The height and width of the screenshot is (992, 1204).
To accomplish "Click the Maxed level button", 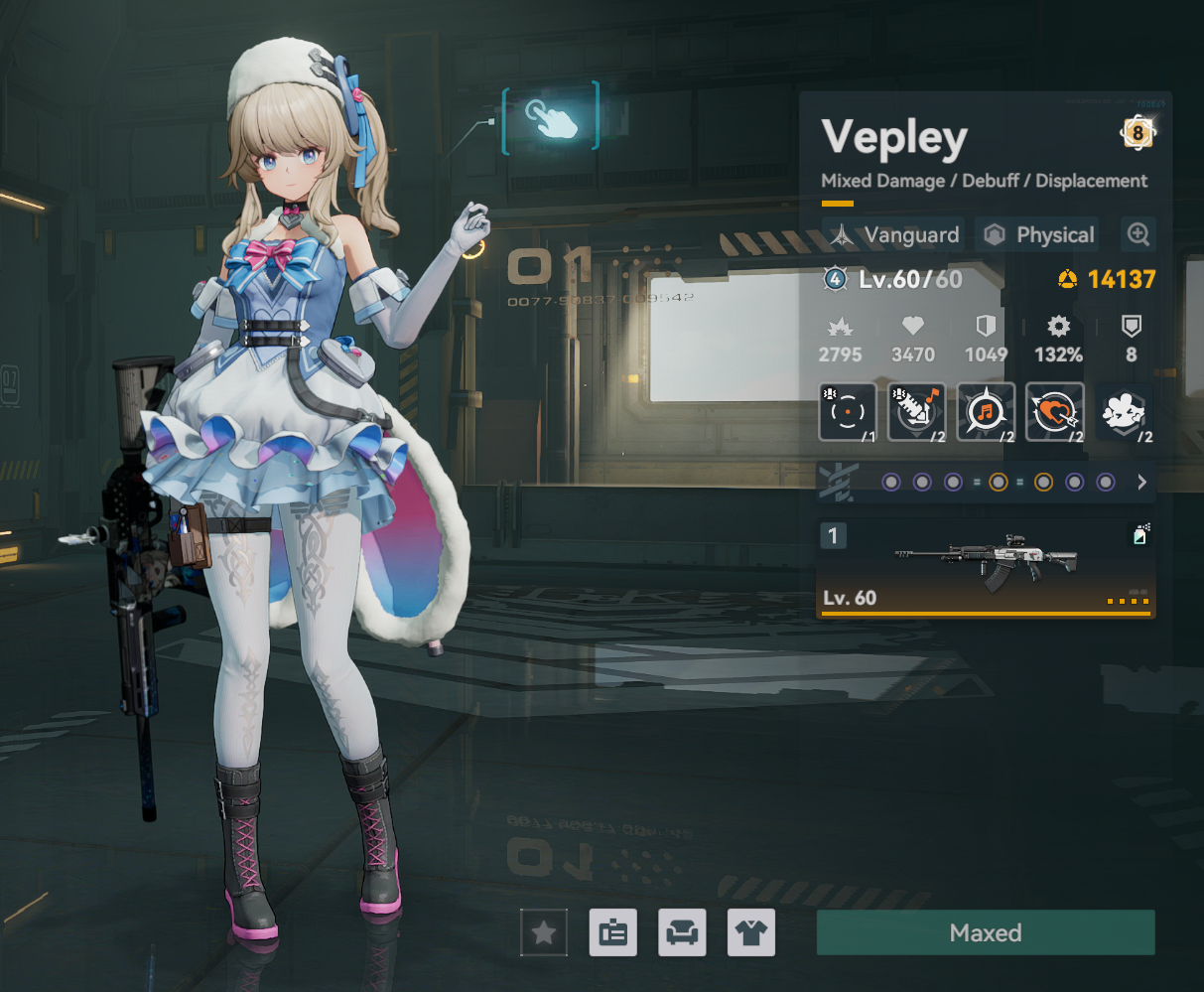I will (985, 932).
